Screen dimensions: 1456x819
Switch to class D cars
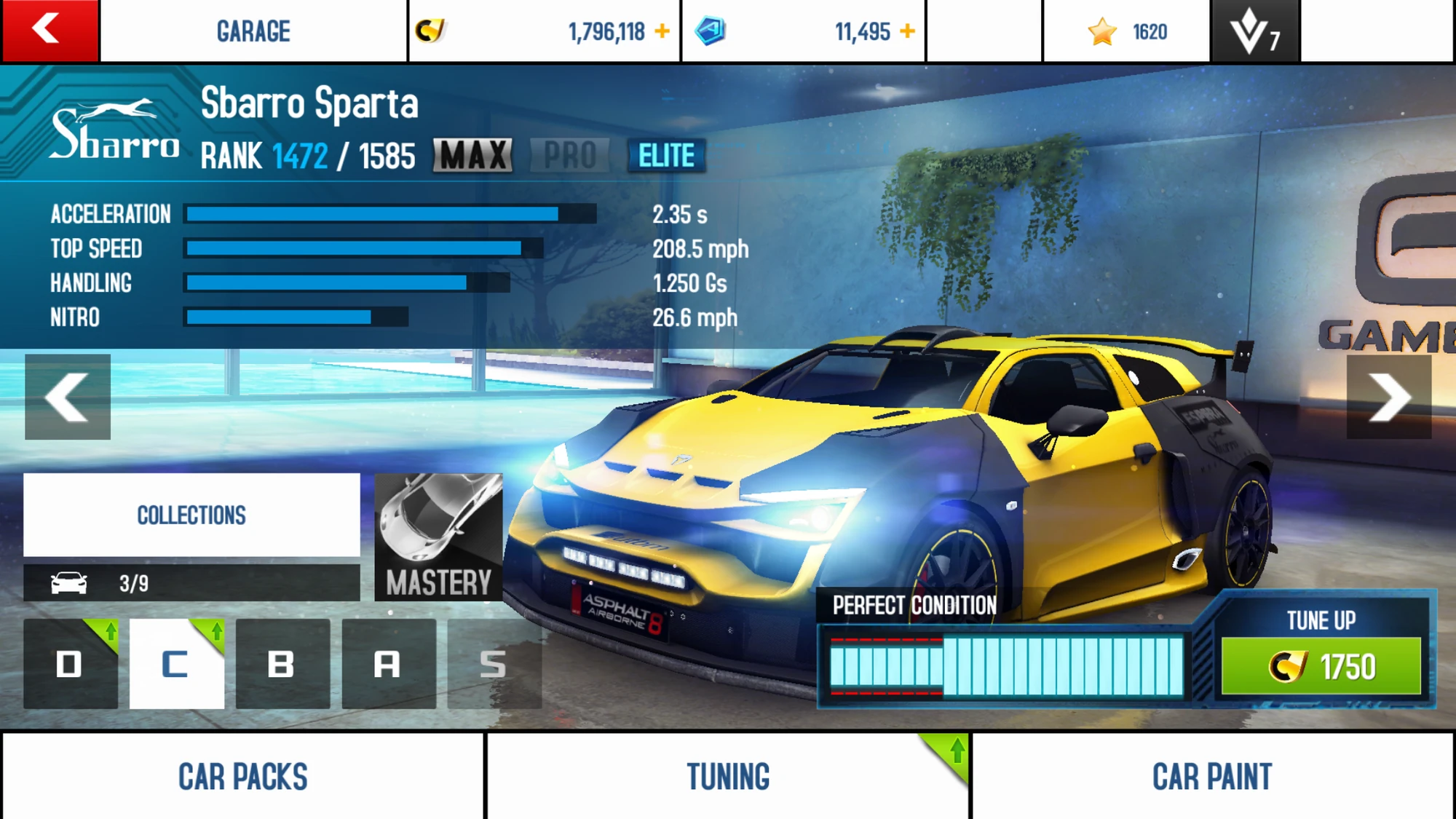pyautogui.click(x=70, y=663)
